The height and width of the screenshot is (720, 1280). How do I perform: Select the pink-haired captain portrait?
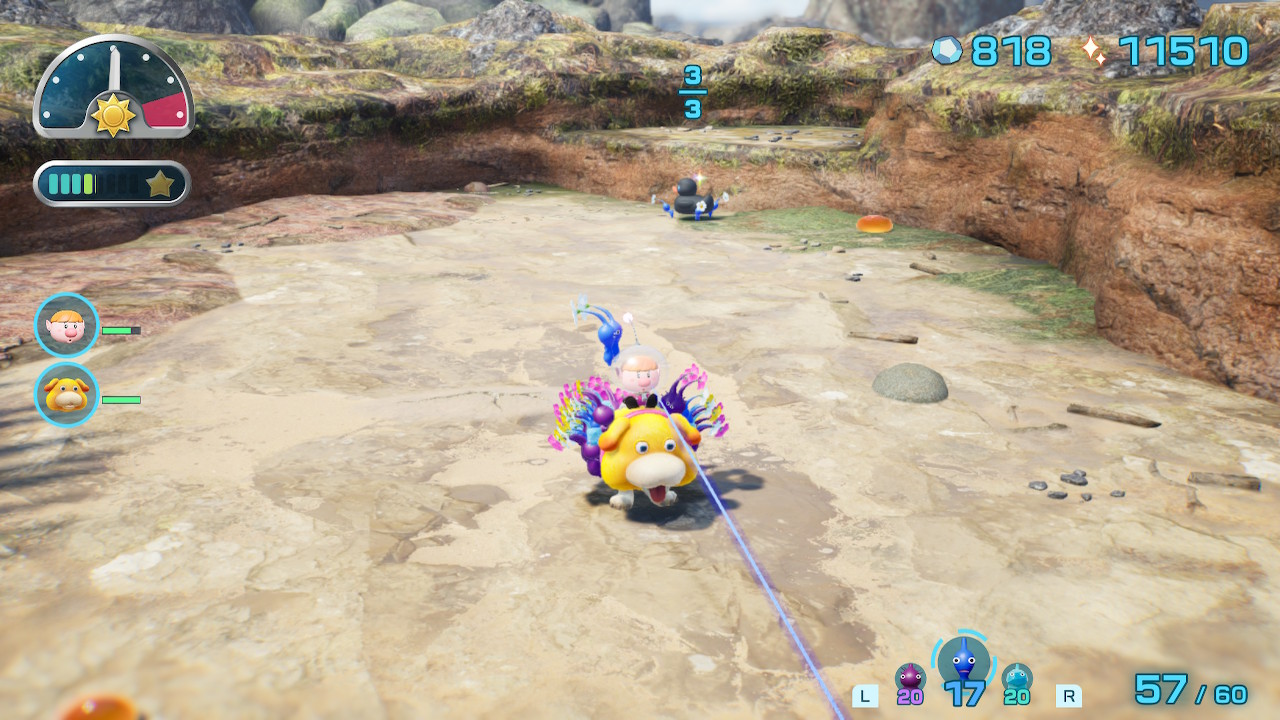67,326
